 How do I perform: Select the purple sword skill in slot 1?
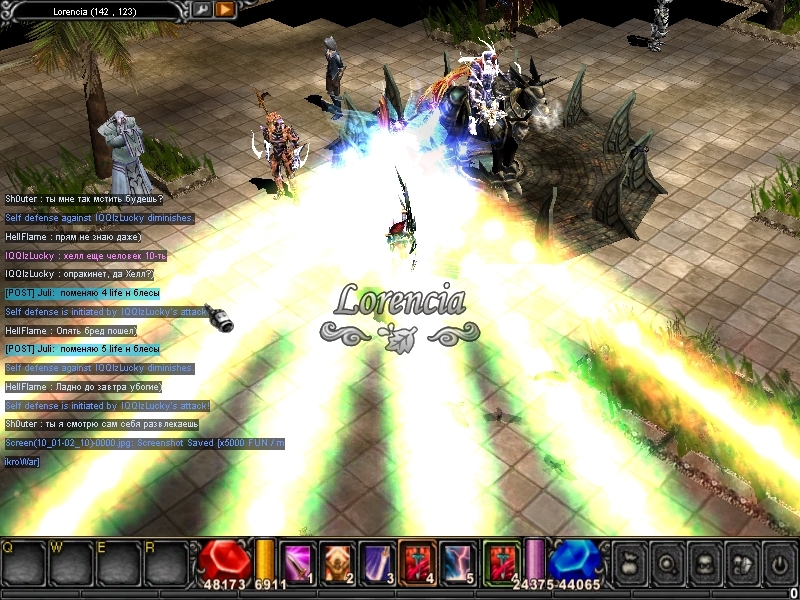pos(297,559)
